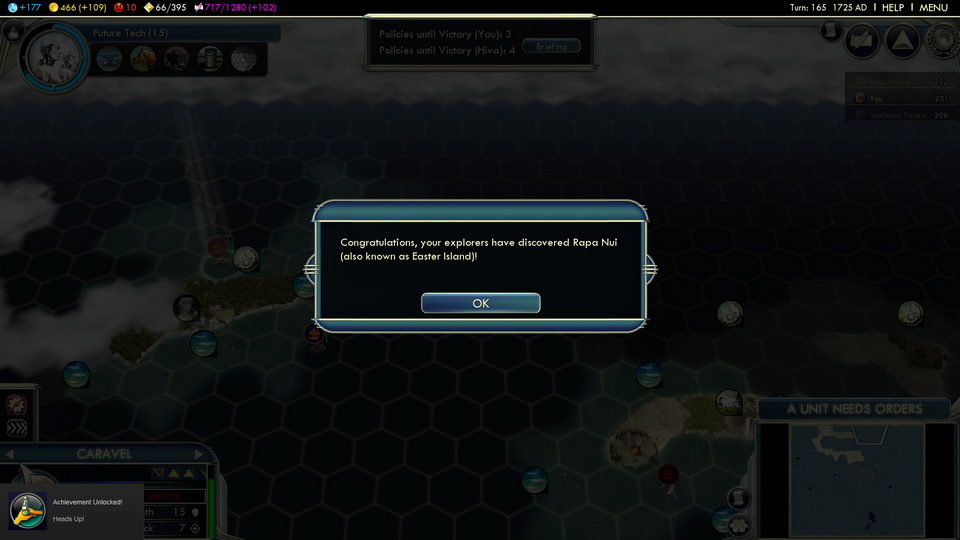Open the map and quill advisor icon
The height and width of the screenshot is (540, 960).
[x=863, y=41]
